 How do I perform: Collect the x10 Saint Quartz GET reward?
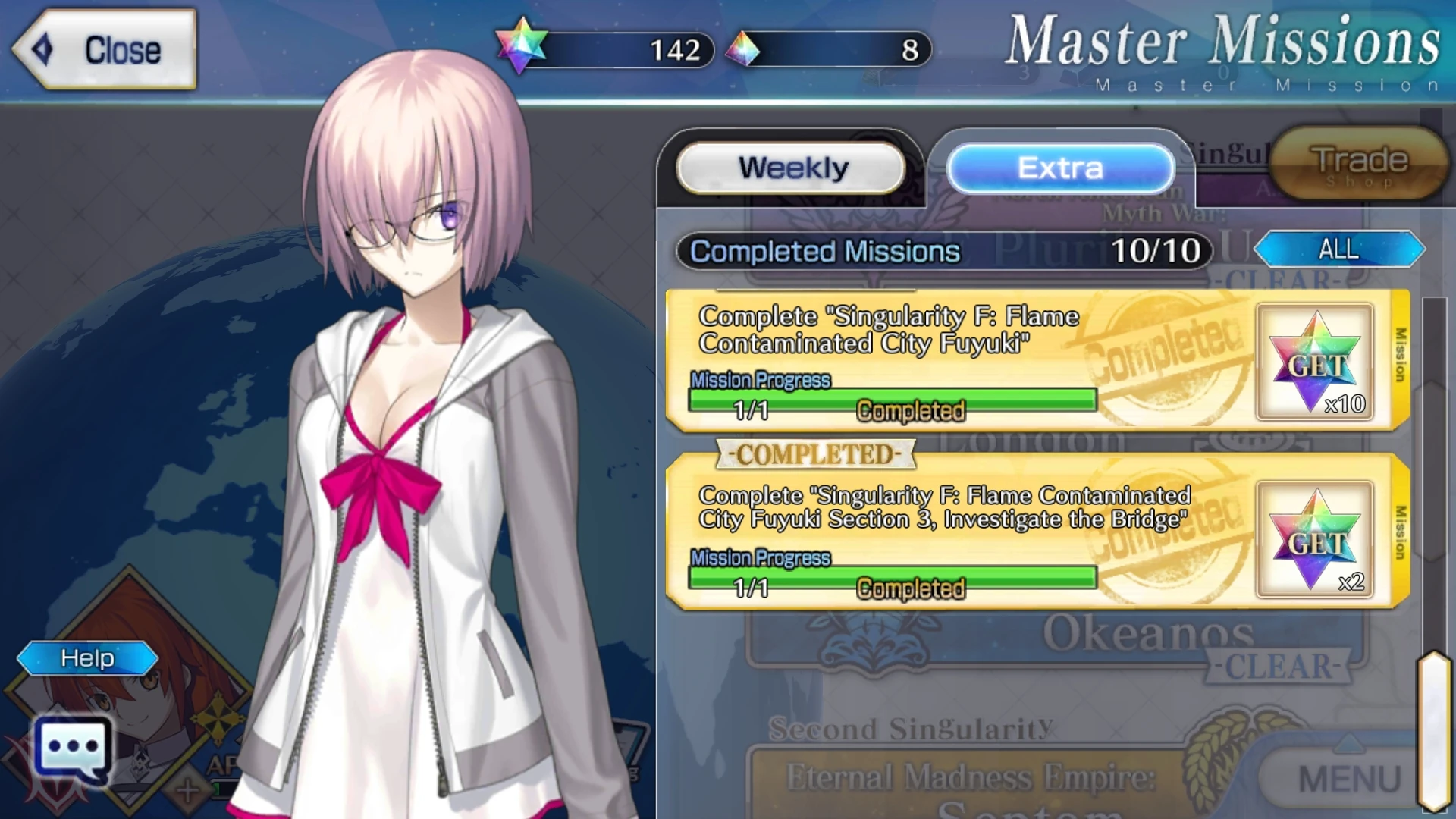click(x=1314, y=362)
